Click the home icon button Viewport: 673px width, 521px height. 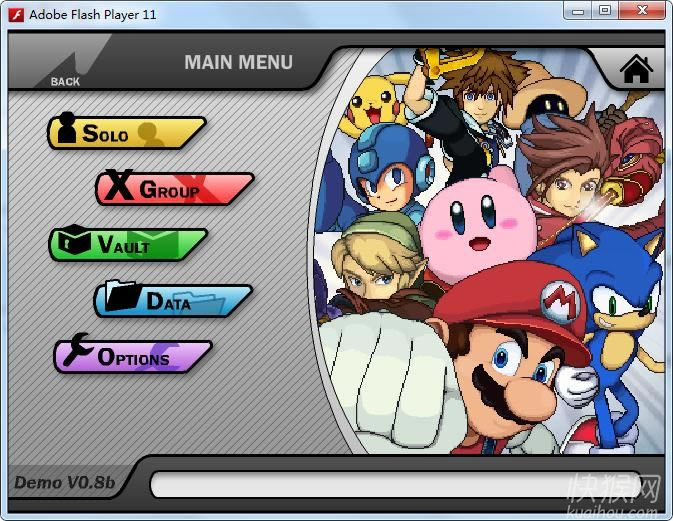pos(636,68)
